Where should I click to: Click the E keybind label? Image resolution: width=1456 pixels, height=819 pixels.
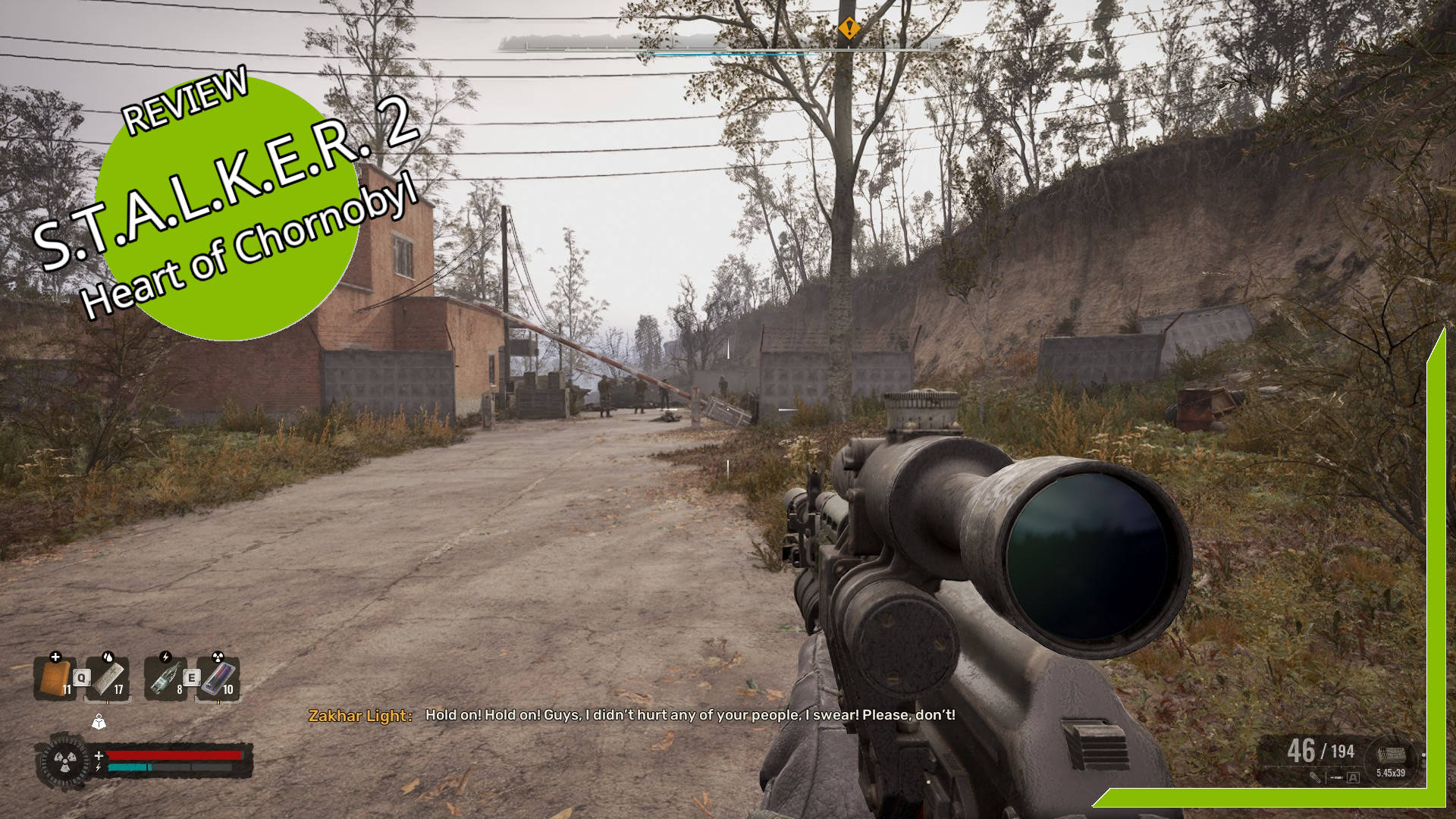click(191, 677)
